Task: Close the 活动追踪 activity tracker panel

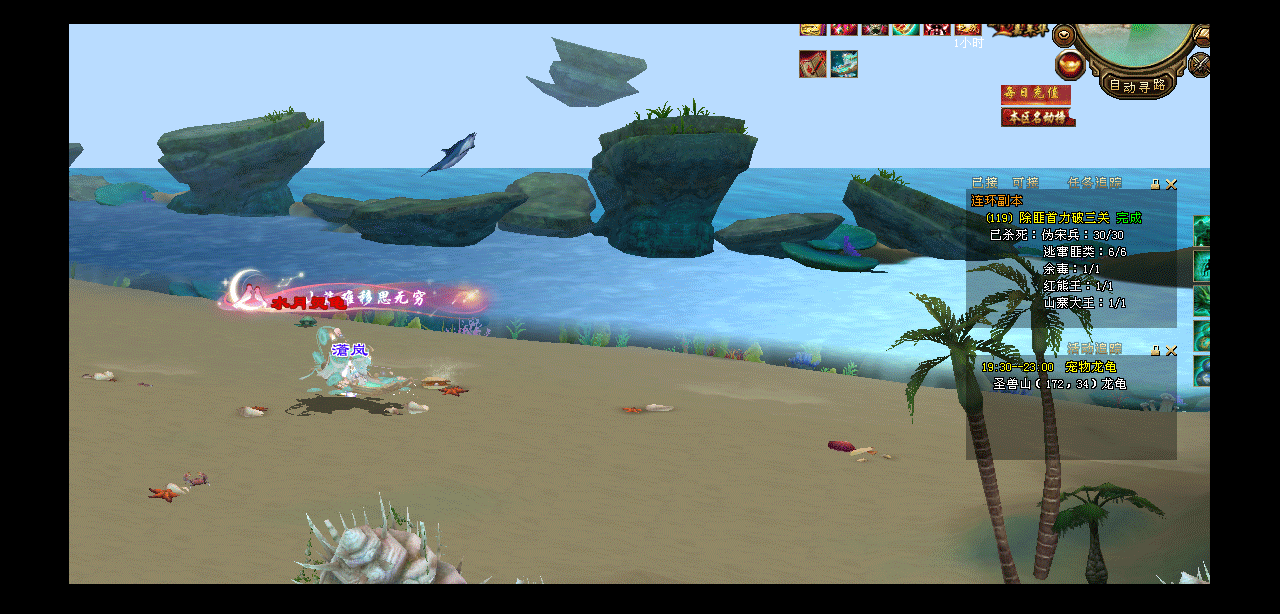Action: [1171, 350]
